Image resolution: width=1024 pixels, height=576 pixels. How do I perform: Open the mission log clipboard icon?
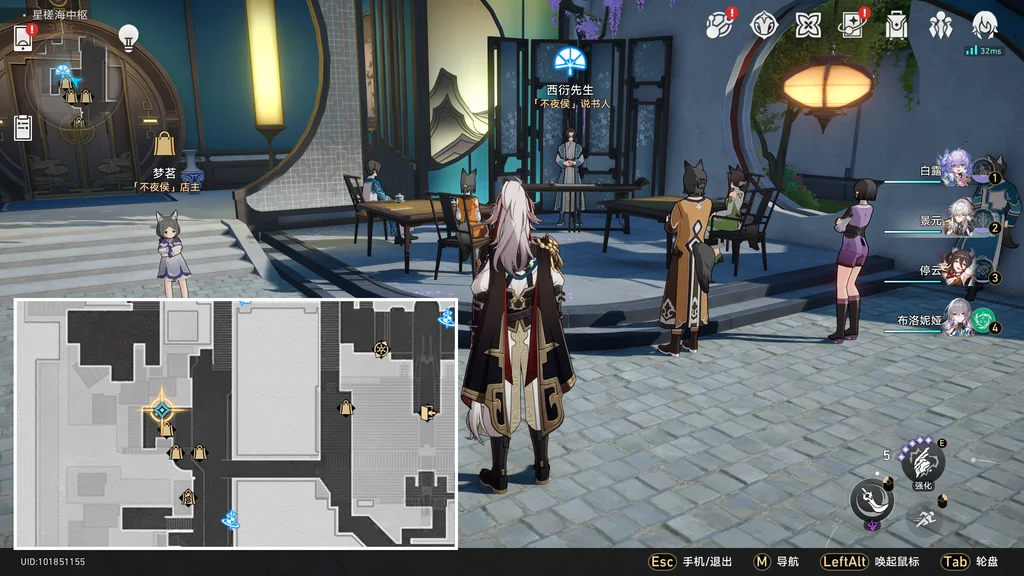pyautogui.click(x=23, y=127)
